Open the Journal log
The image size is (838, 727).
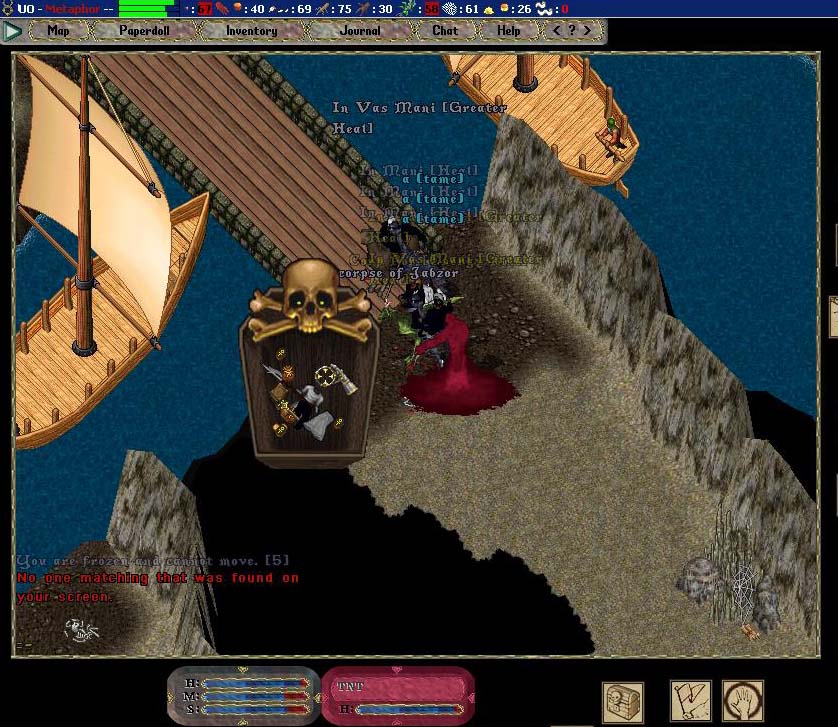[360, 31]
